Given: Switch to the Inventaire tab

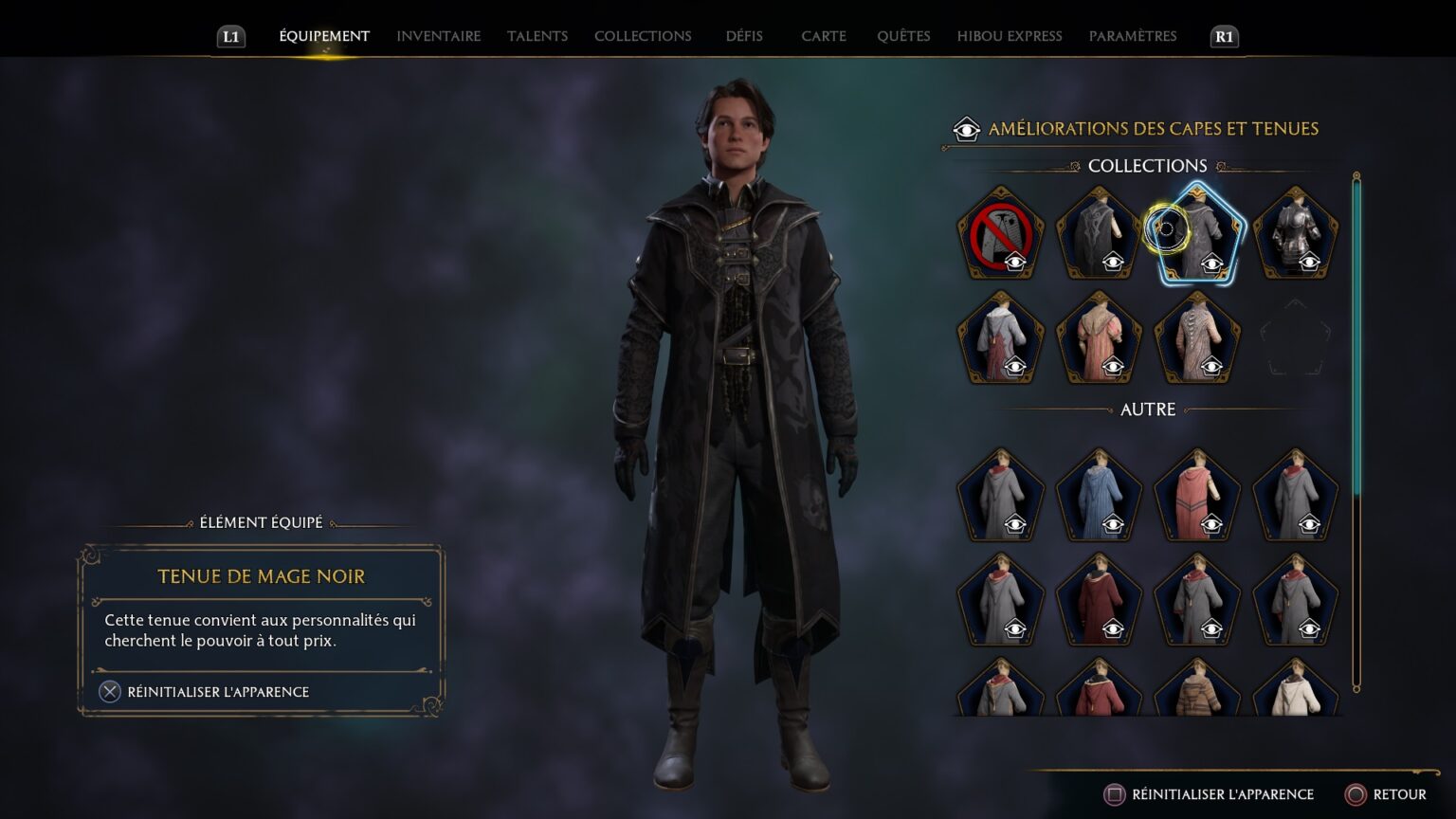Looking at the screenshot, I should pos(438,36).
